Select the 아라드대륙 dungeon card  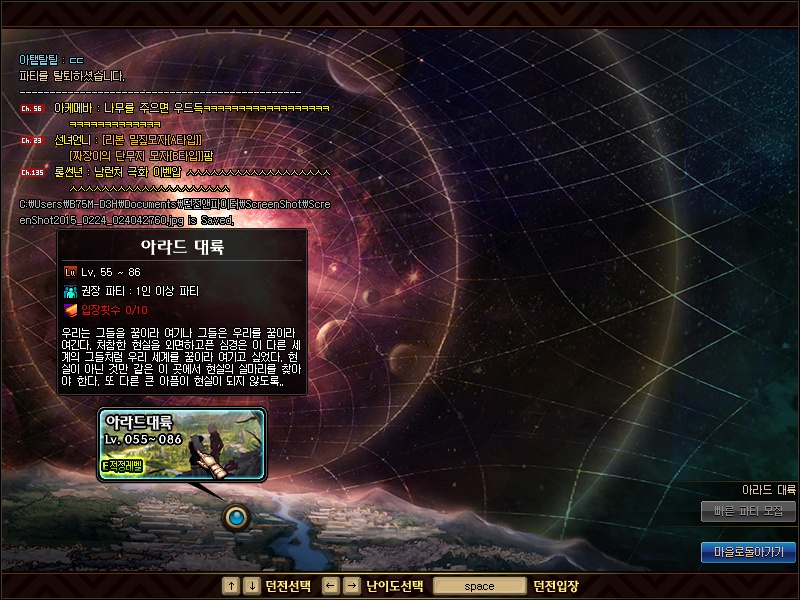tap(182, 443)
